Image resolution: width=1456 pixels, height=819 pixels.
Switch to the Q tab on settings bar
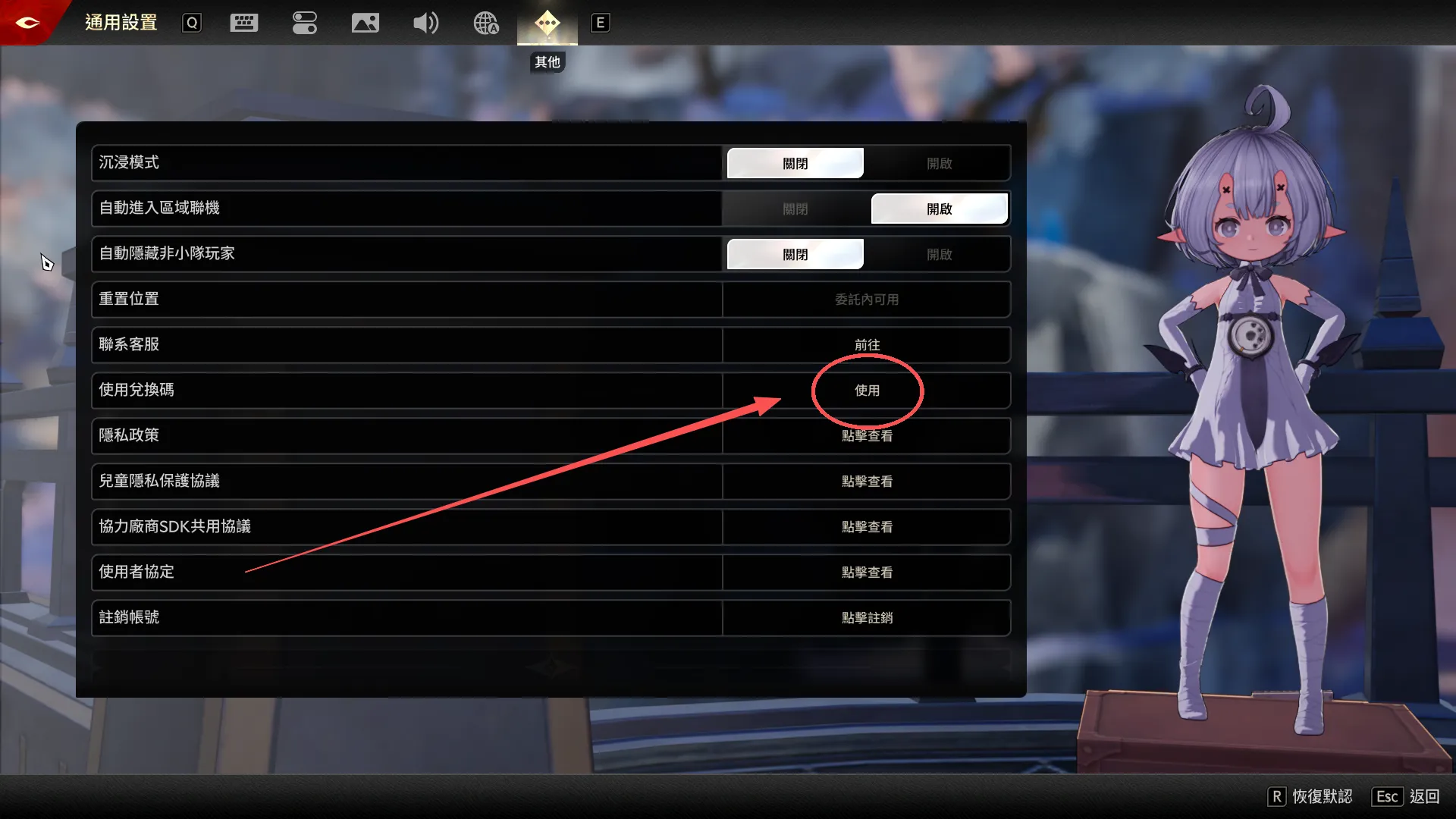click(191, 23)
